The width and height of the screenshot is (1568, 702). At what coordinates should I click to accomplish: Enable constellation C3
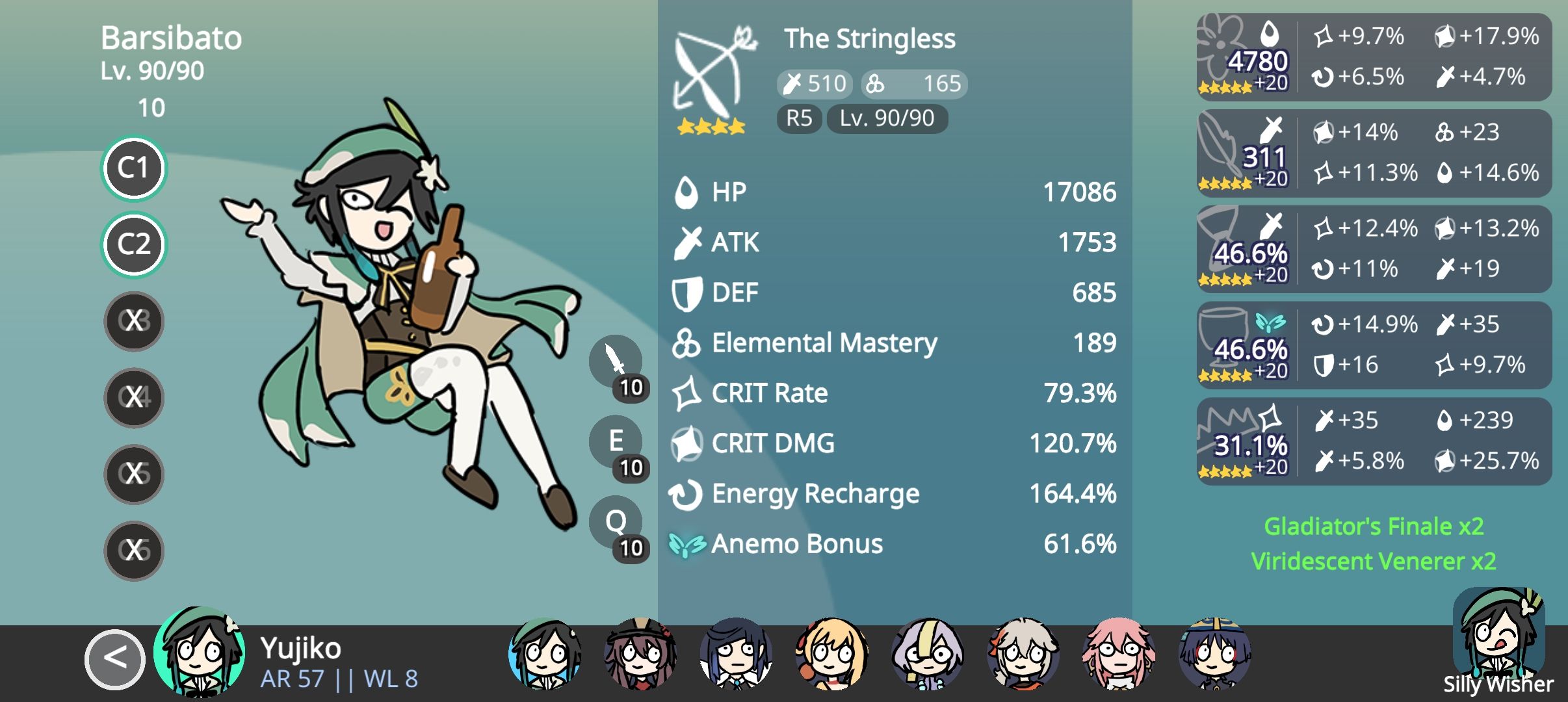[133, 320]
